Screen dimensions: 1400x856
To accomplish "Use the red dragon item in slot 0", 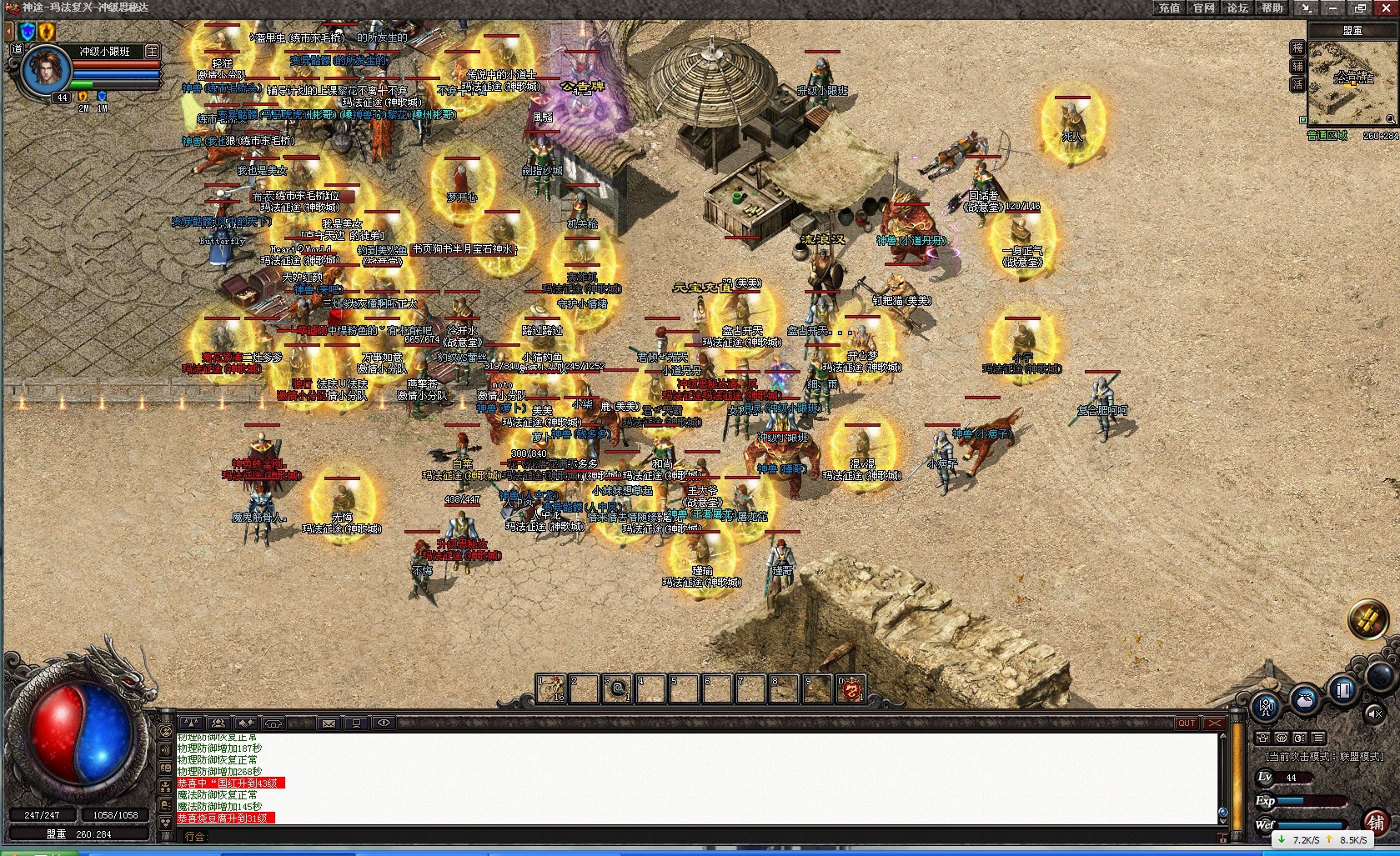I will tap(850, 689).
